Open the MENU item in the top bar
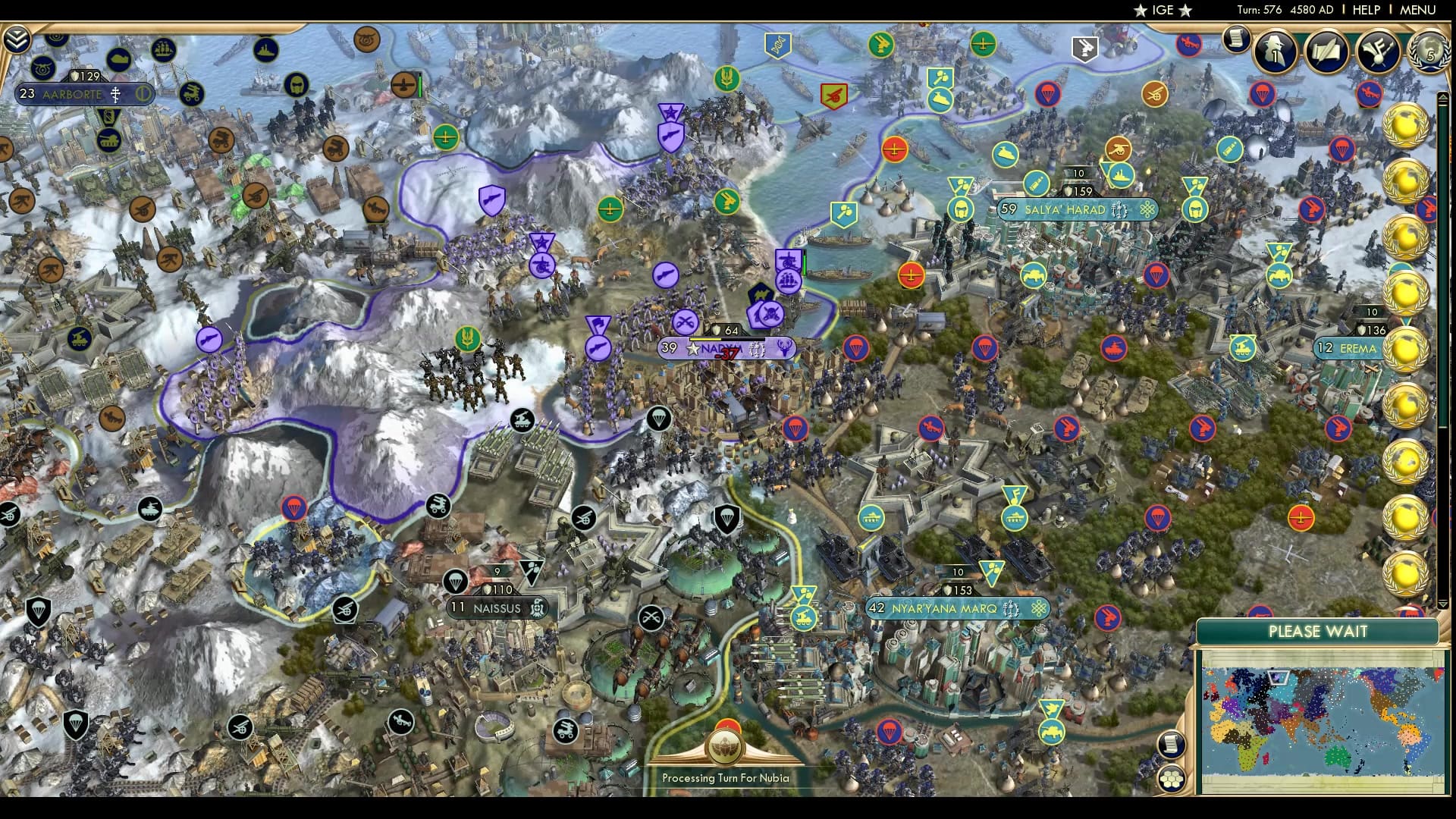This screenshot has height=819, width=1456. pos(1417,11)
